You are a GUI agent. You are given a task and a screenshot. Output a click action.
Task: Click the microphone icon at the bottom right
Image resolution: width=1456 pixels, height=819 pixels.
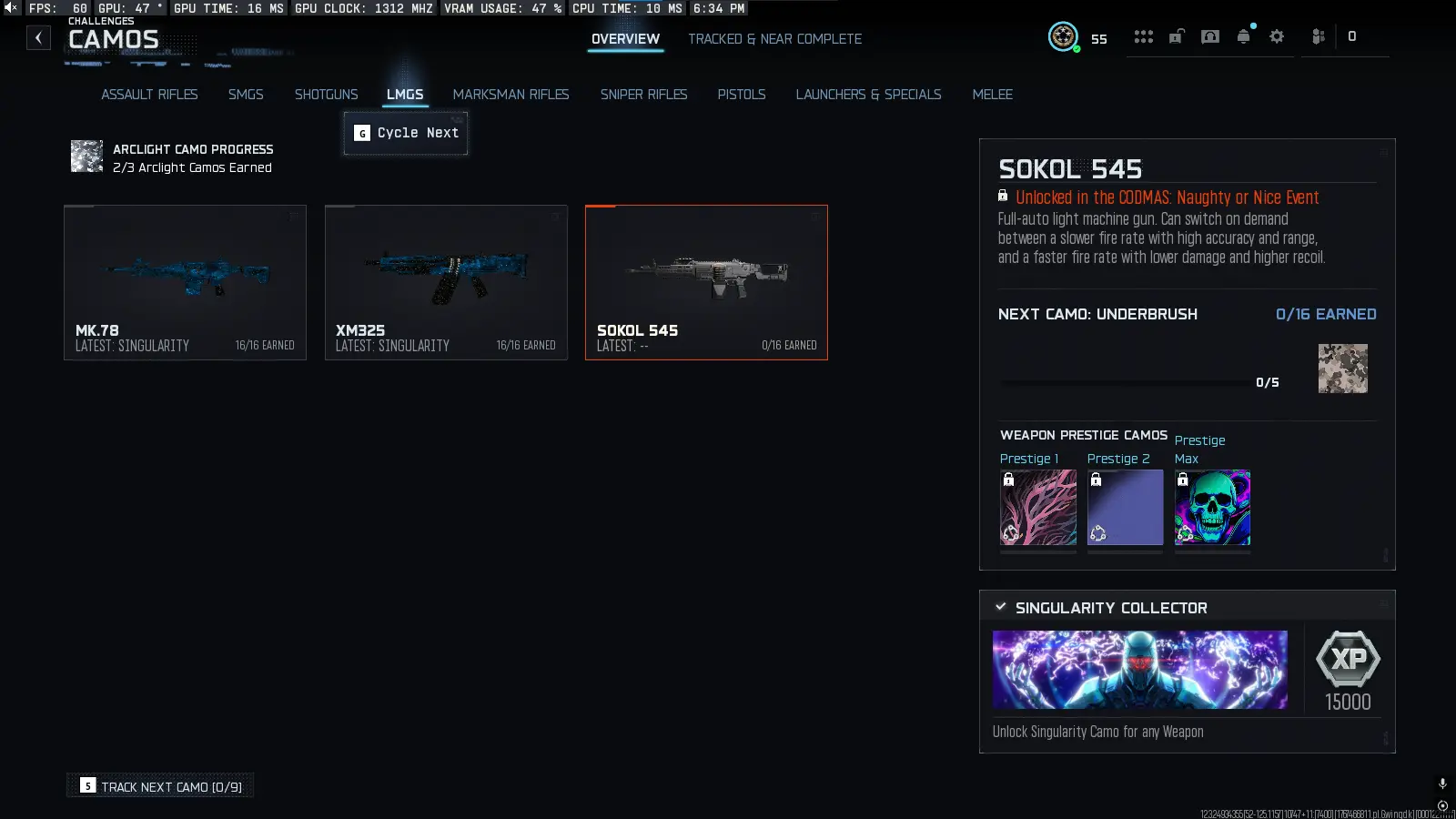click(x=1441, y=781)
